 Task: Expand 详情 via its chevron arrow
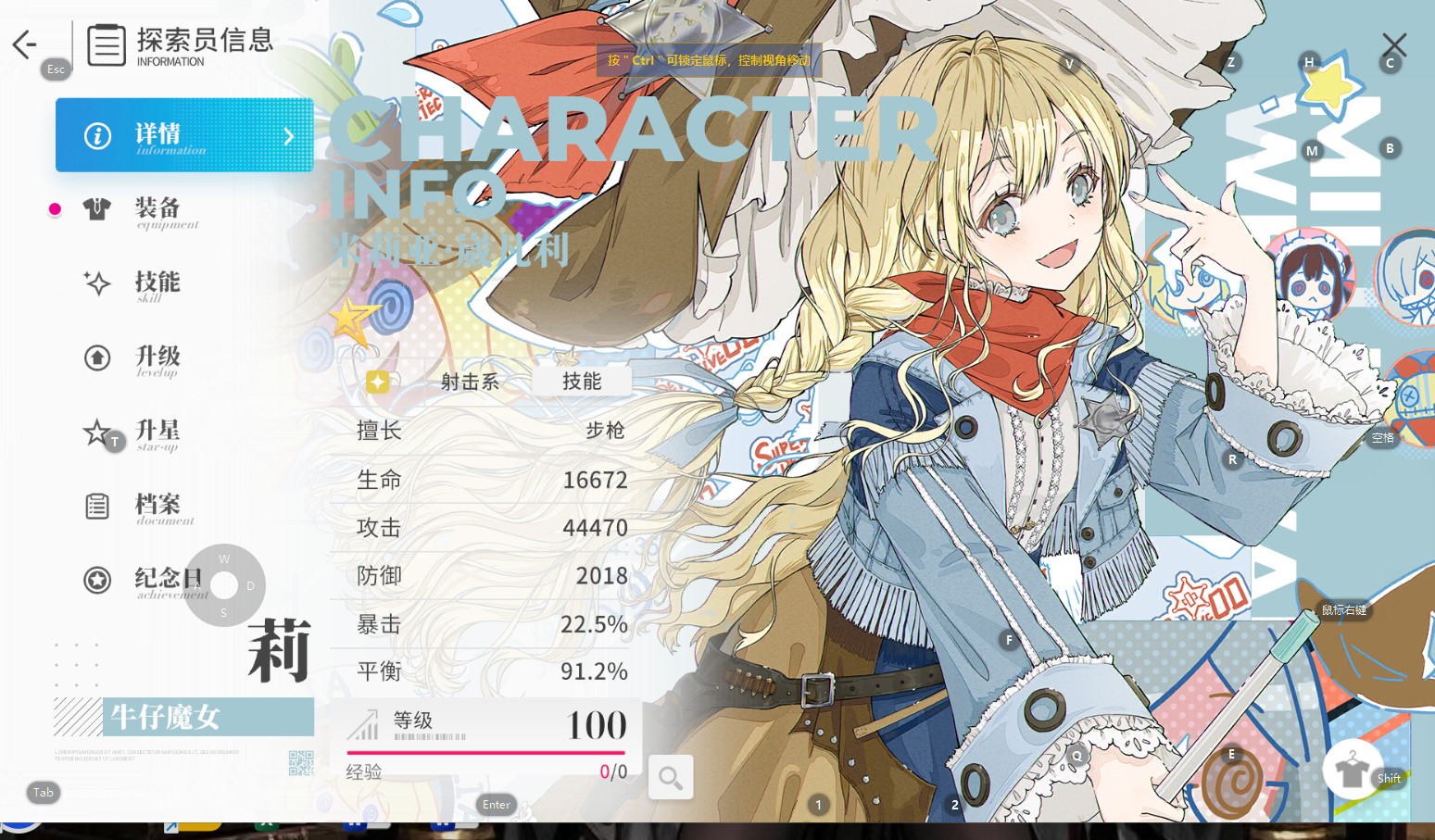(287, 135)
